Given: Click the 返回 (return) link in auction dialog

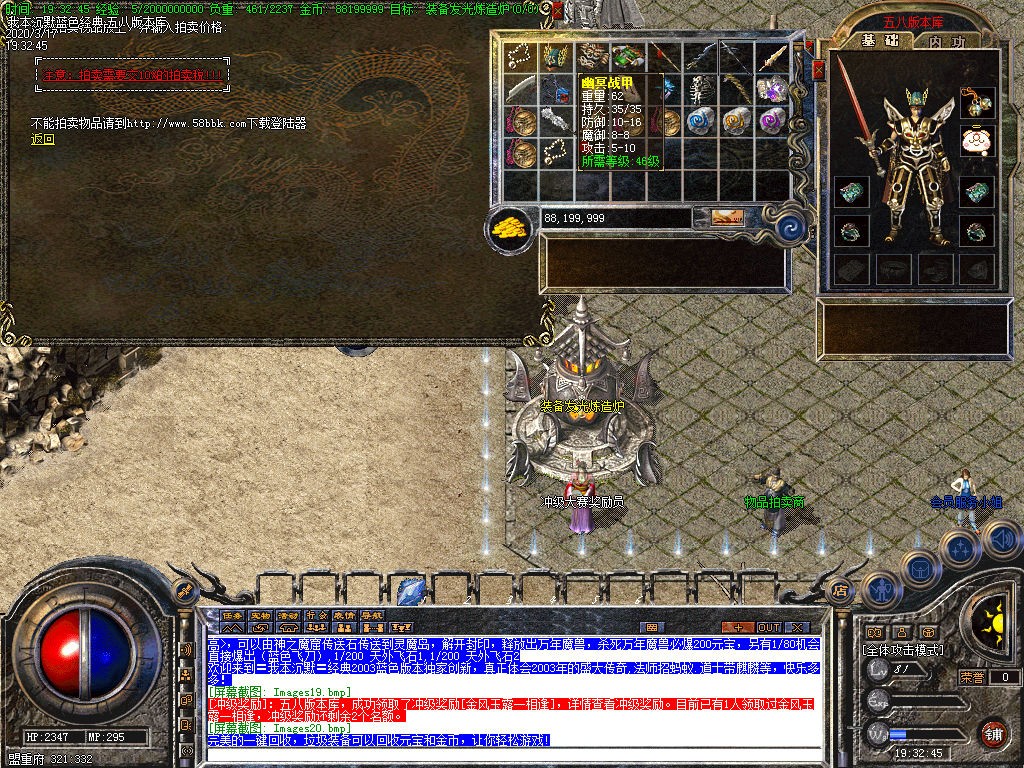Looking at the screenshot, I should pyautogui.click(x=43, y=140).
